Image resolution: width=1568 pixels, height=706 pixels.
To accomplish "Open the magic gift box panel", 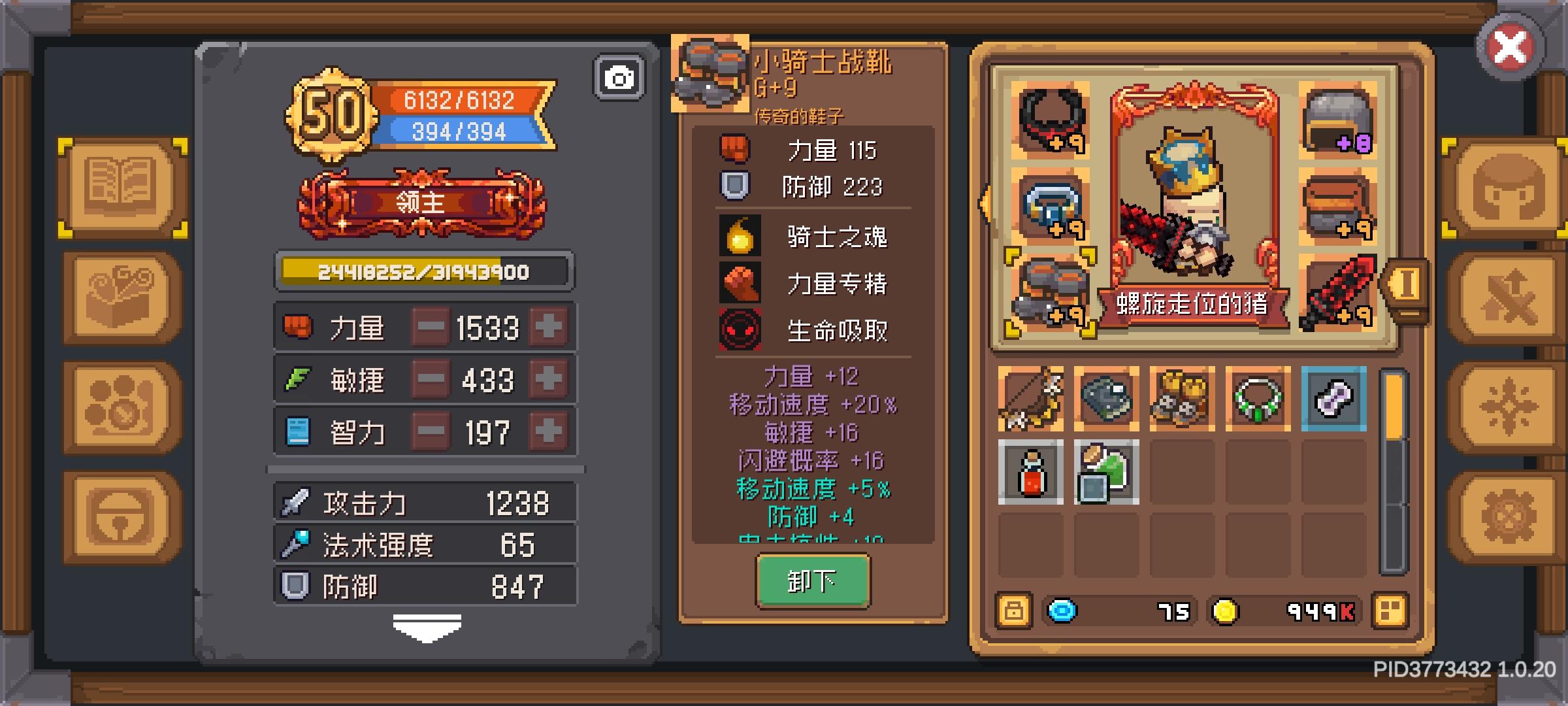I will 120,296.
